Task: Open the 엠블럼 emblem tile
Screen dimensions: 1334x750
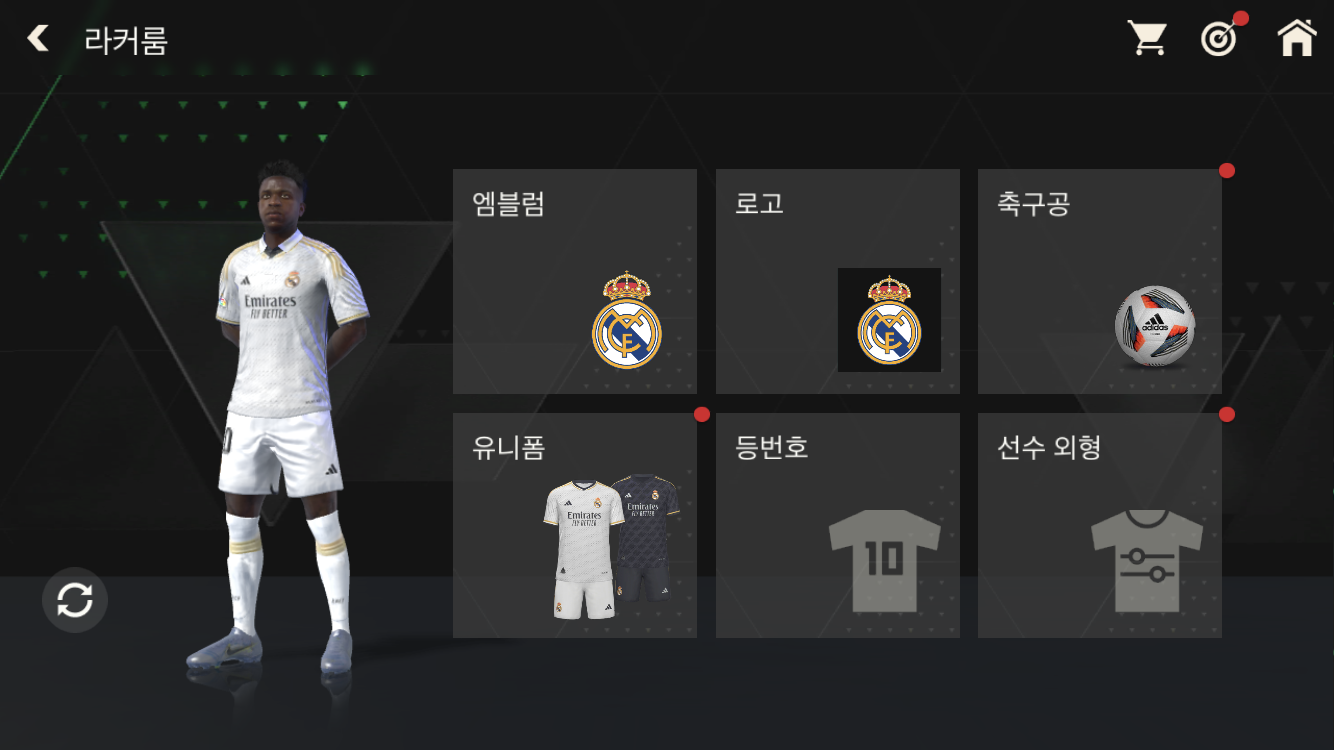Action: click(x=575, y=281)
